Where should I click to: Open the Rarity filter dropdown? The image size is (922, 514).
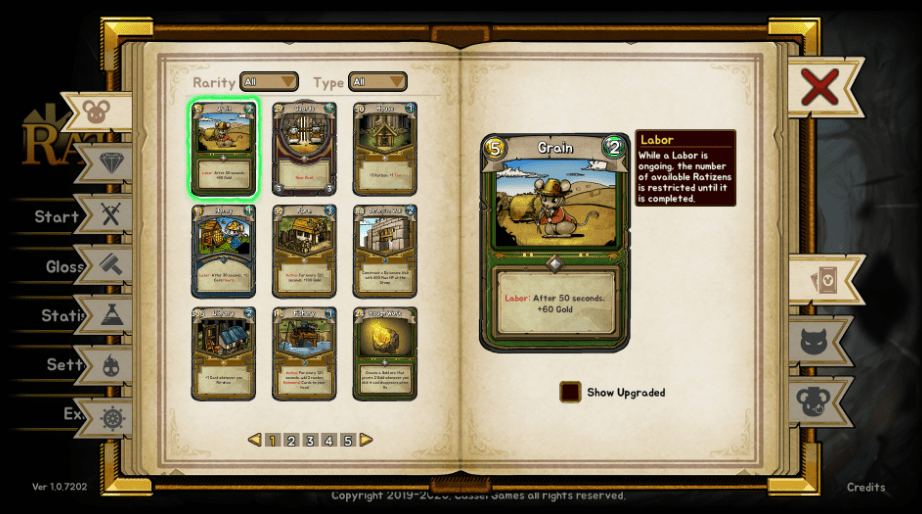269,82
